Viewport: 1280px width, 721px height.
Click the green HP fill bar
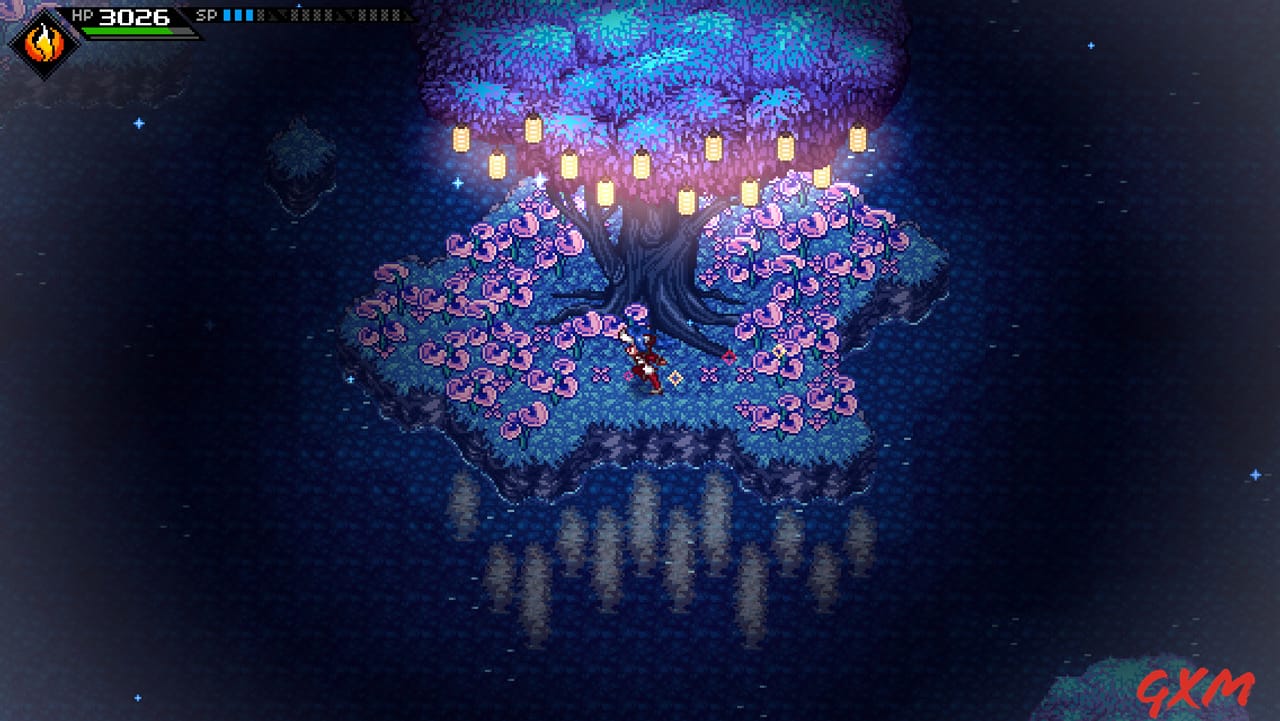[128, 31]
